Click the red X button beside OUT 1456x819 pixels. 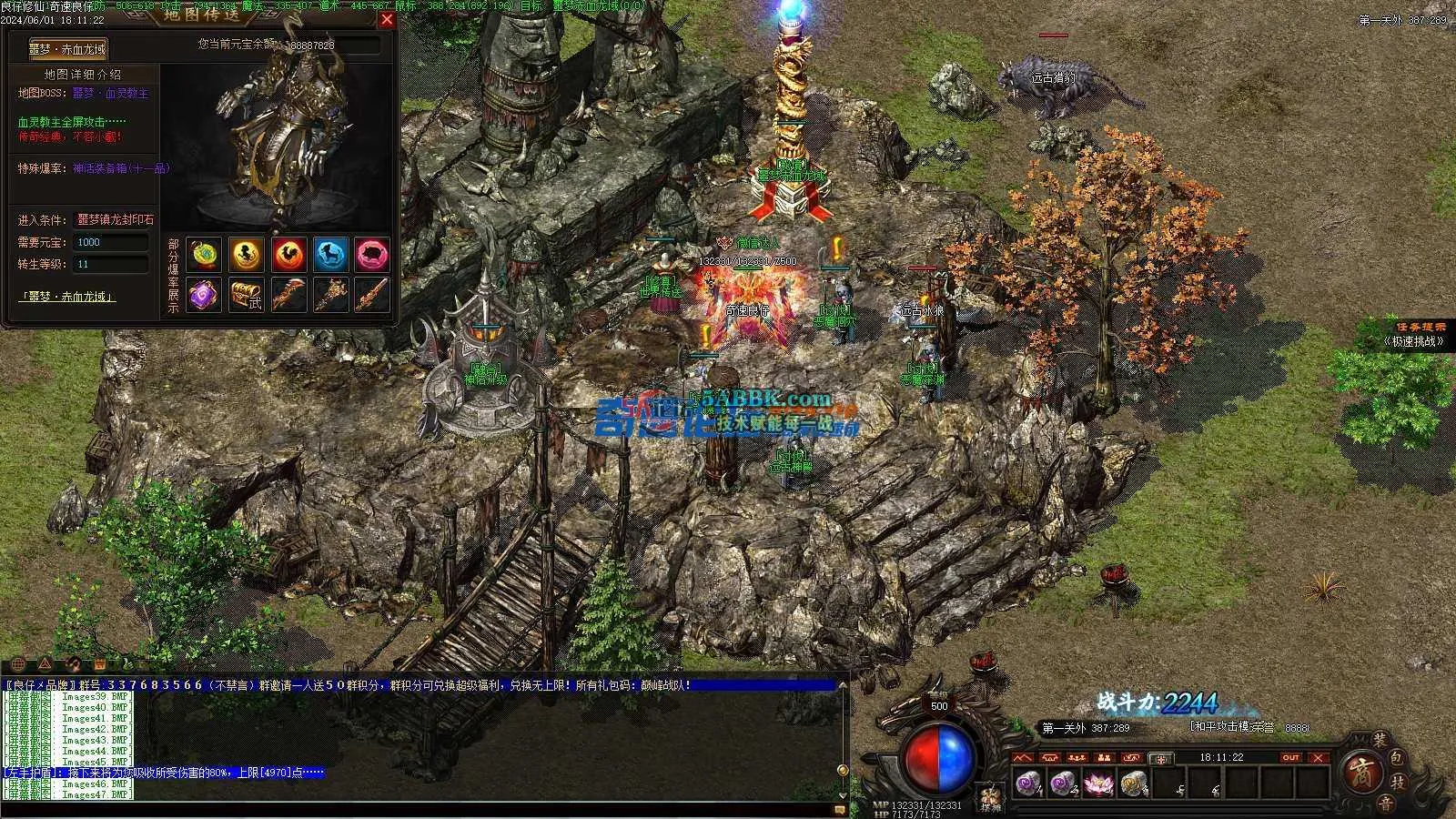1318,757
